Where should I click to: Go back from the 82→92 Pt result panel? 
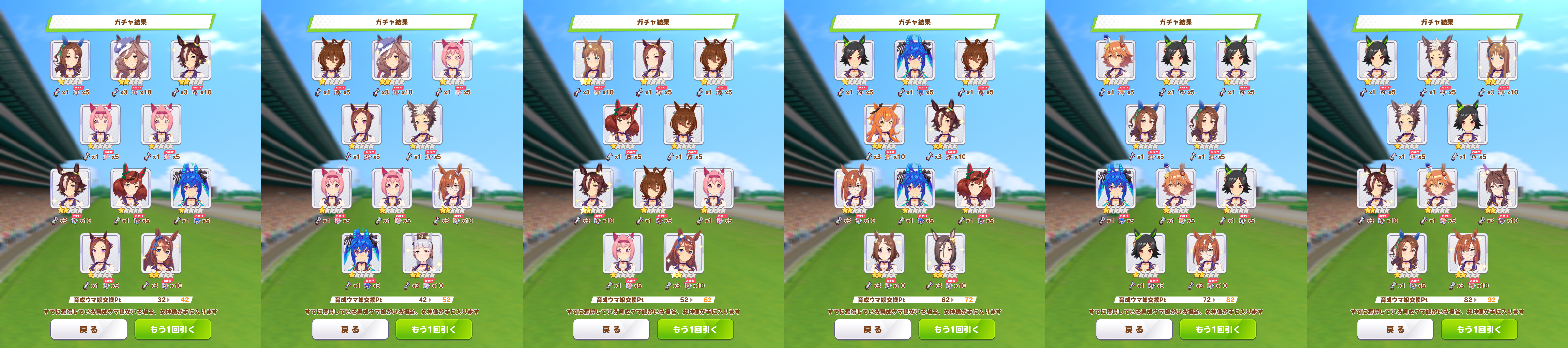coord(1395,329)
